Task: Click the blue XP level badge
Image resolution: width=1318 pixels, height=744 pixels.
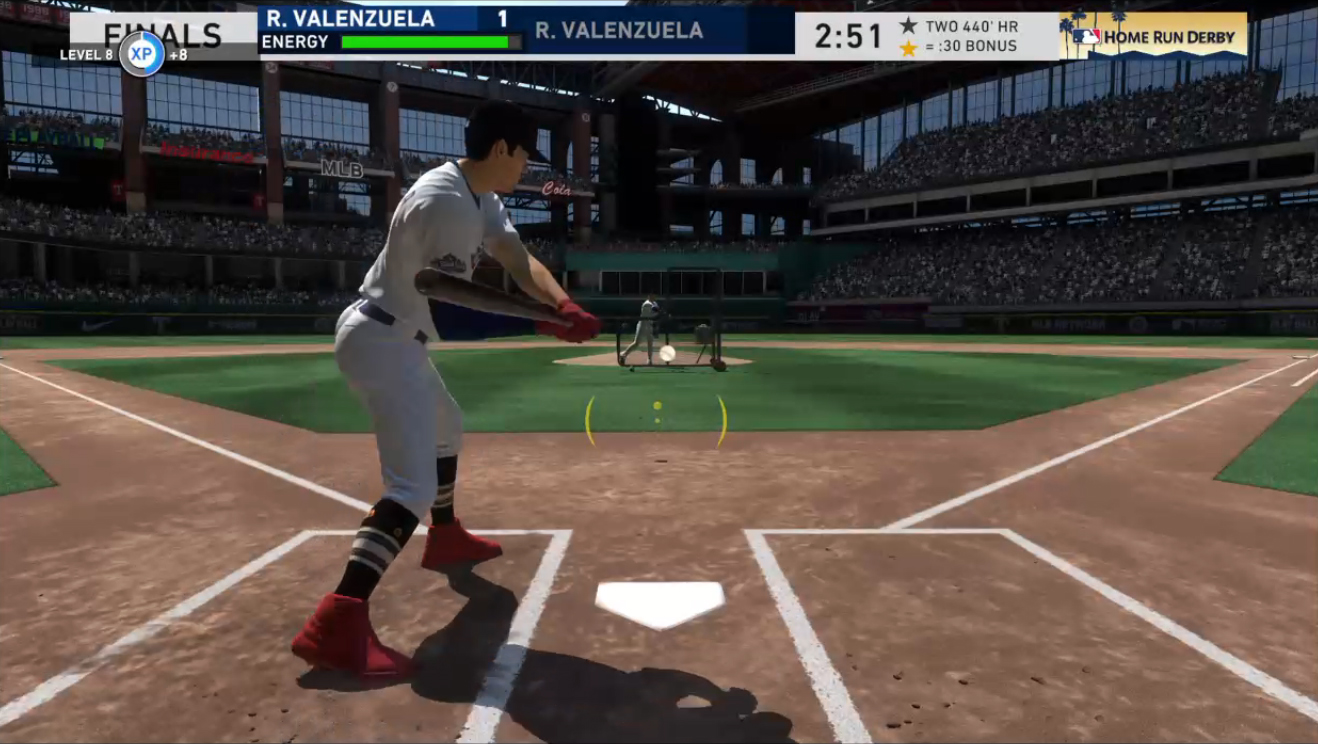Action: coord(142,54)
